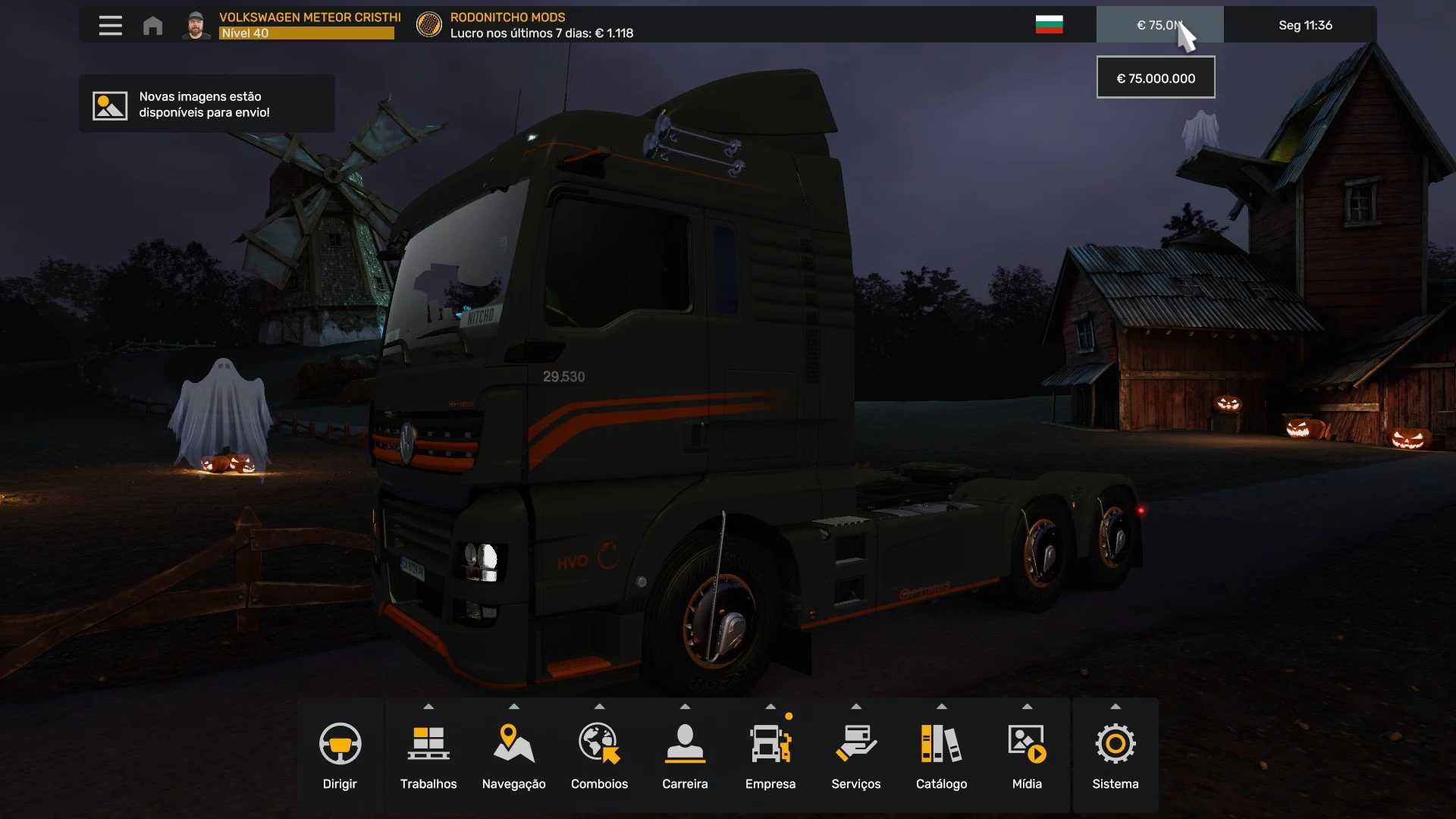
Task: Open the Mídia media menu
Action: click(1027, 755)
